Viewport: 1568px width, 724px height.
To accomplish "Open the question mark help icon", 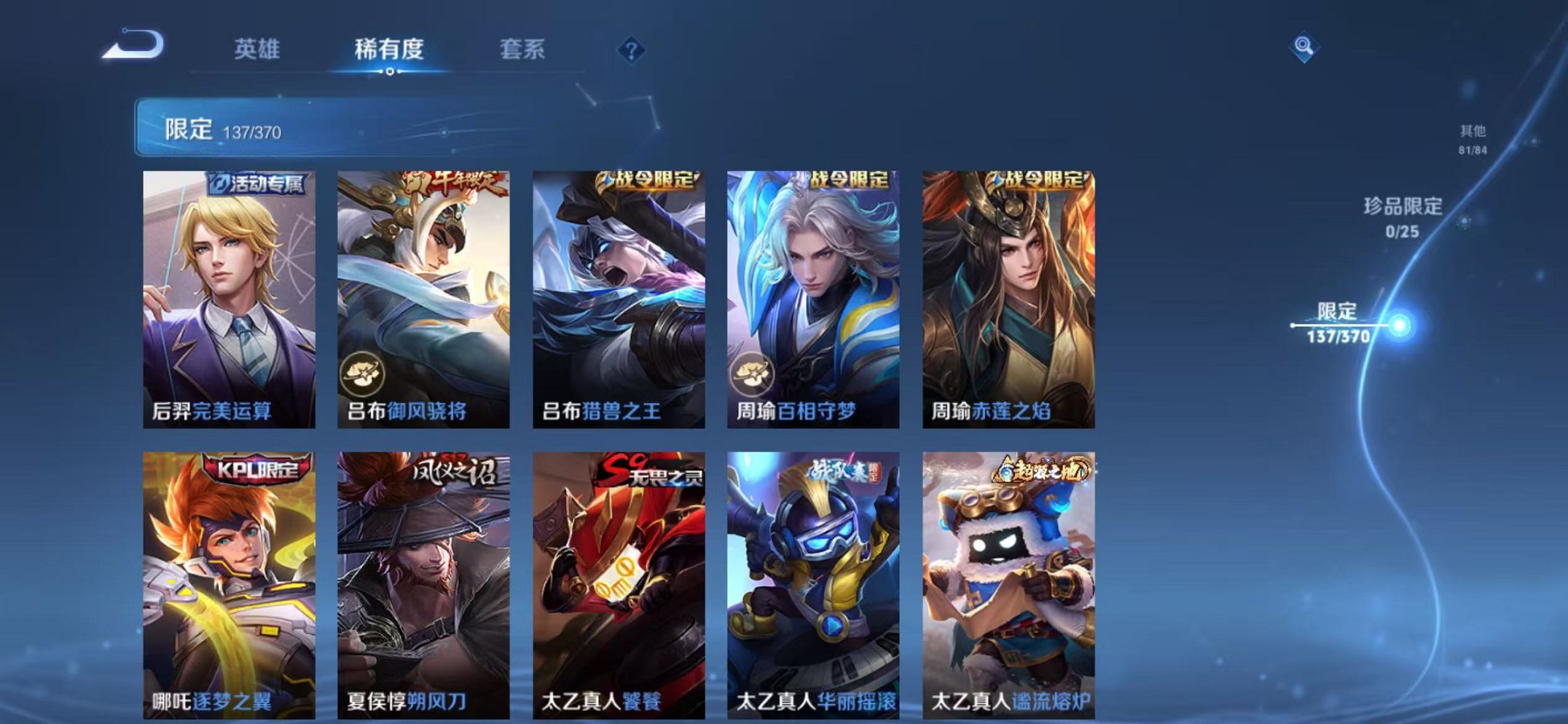I will pos(631,50).
